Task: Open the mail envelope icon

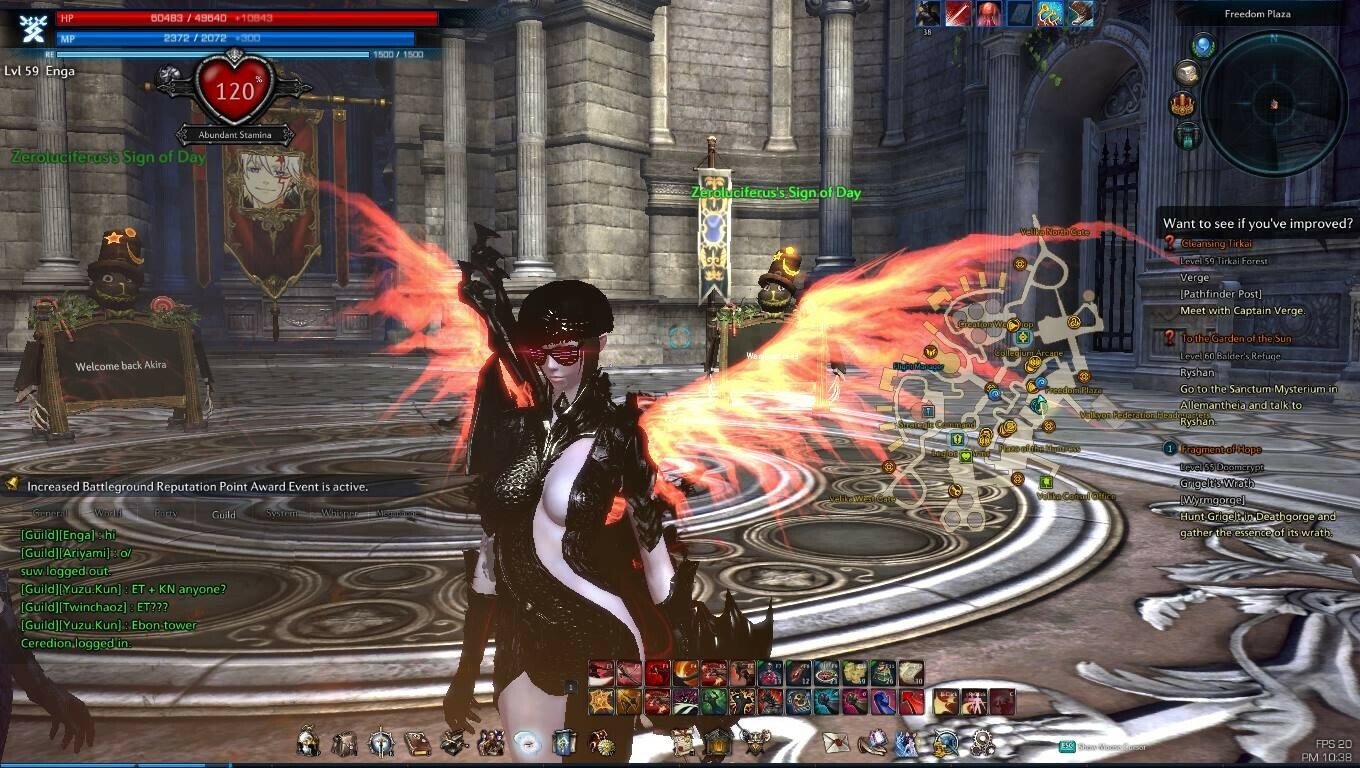Action: (x=836, y=742)
